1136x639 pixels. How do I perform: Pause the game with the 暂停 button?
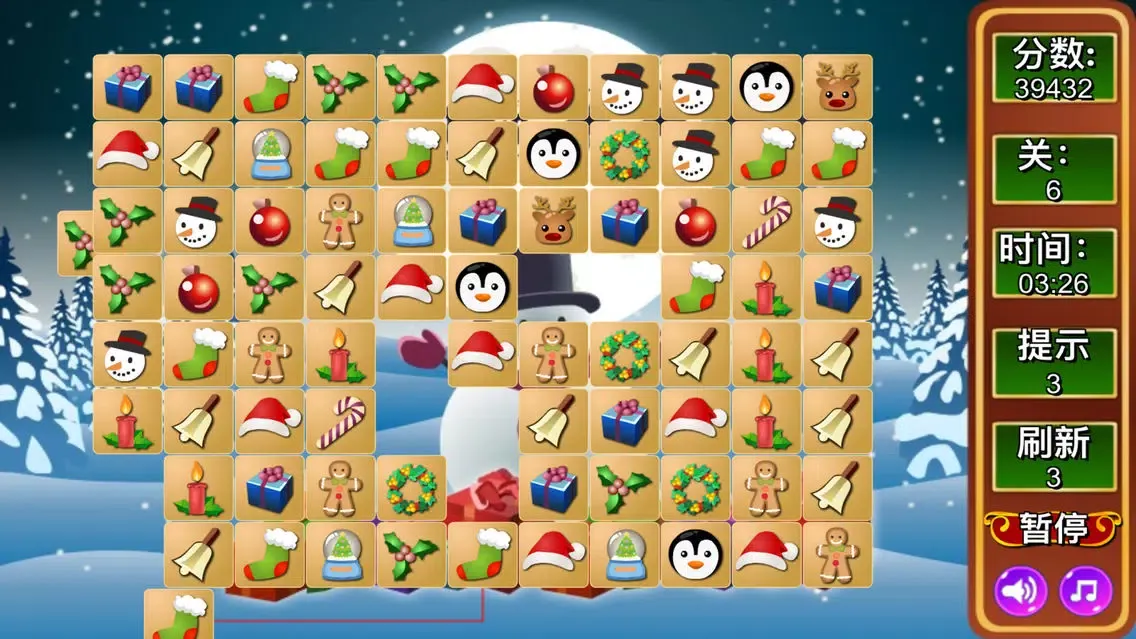point(1053,528)
